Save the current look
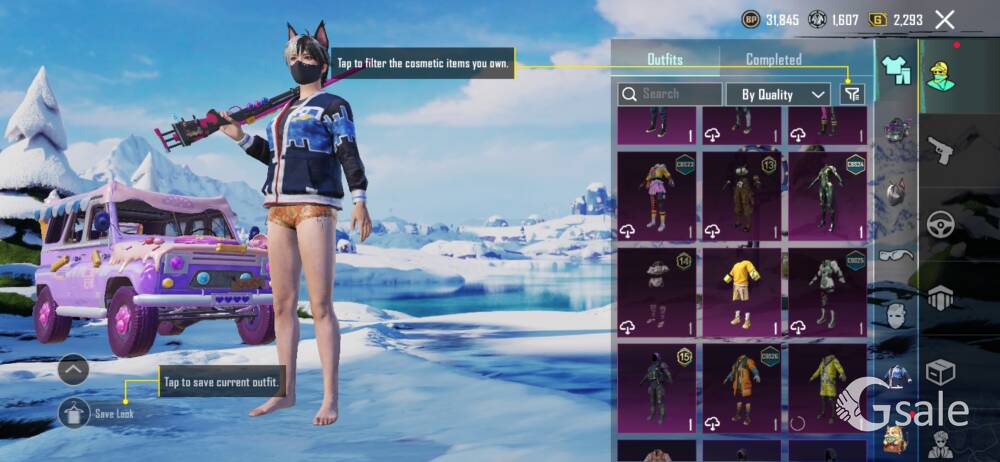This screenshot has width=1000, height=462. coord(75,412)
